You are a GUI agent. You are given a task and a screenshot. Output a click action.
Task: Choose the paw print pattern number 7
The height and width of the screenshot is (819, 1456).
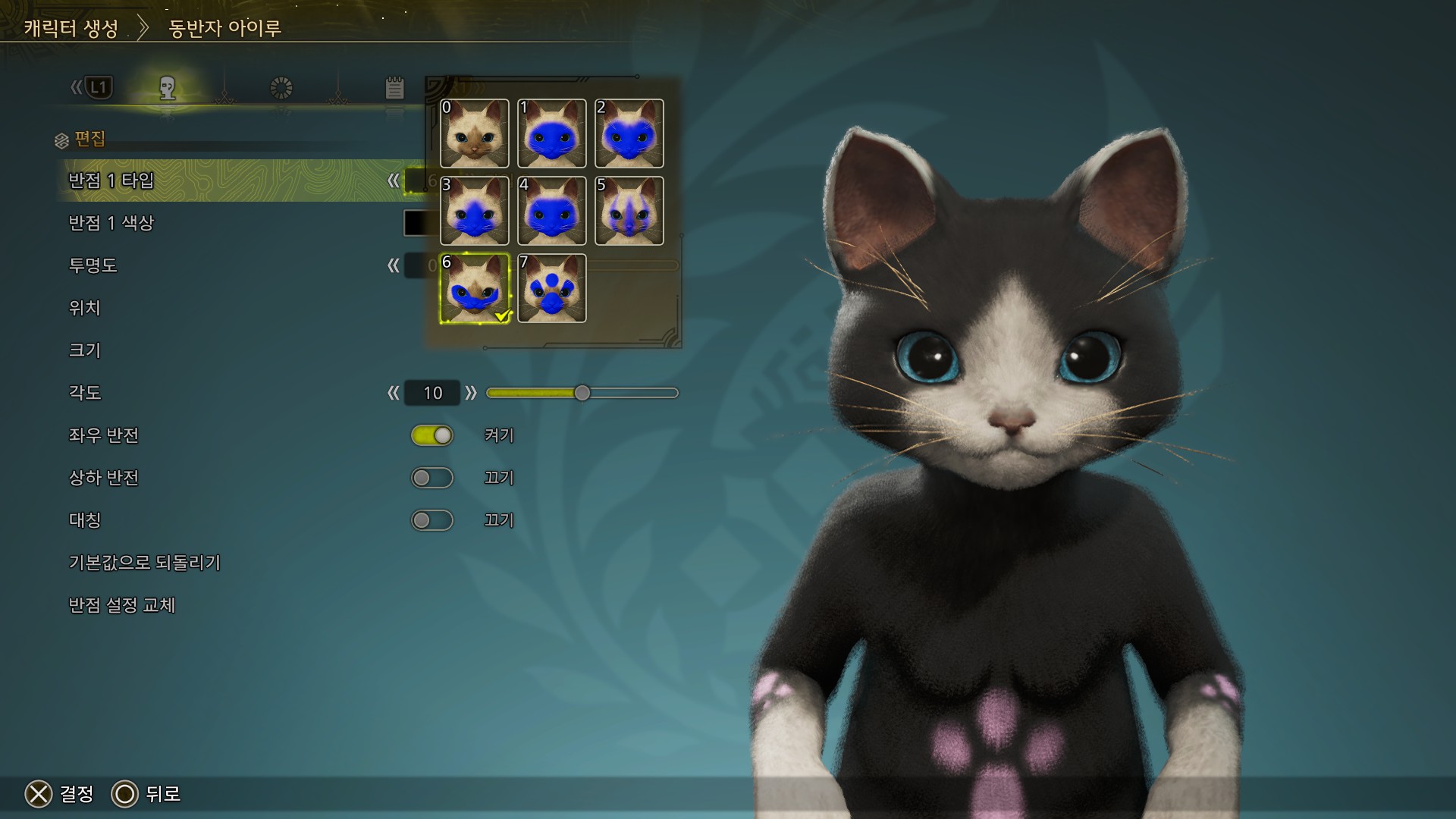(x=552, y=288)
